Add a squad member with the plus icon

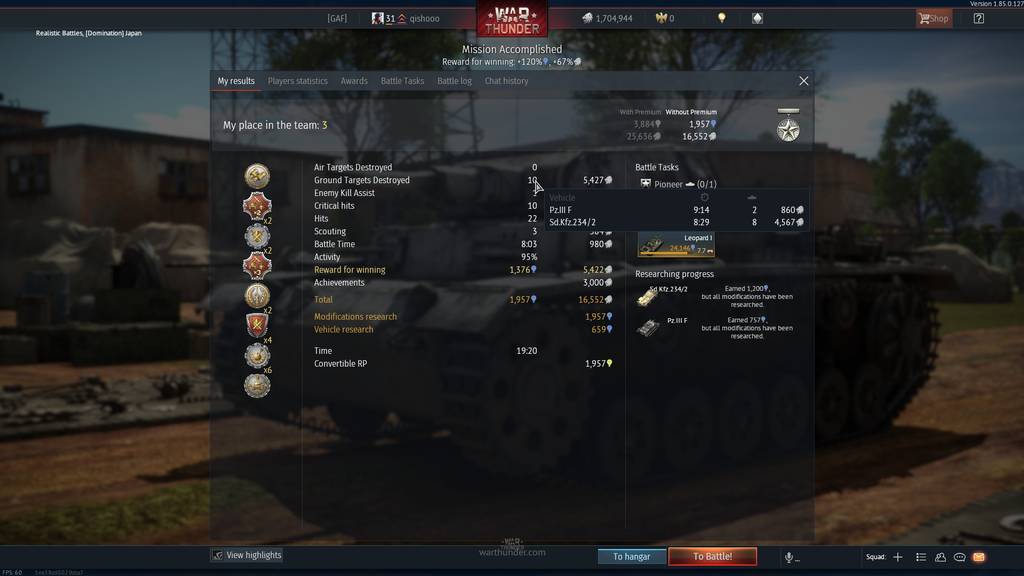coord(898,557)
